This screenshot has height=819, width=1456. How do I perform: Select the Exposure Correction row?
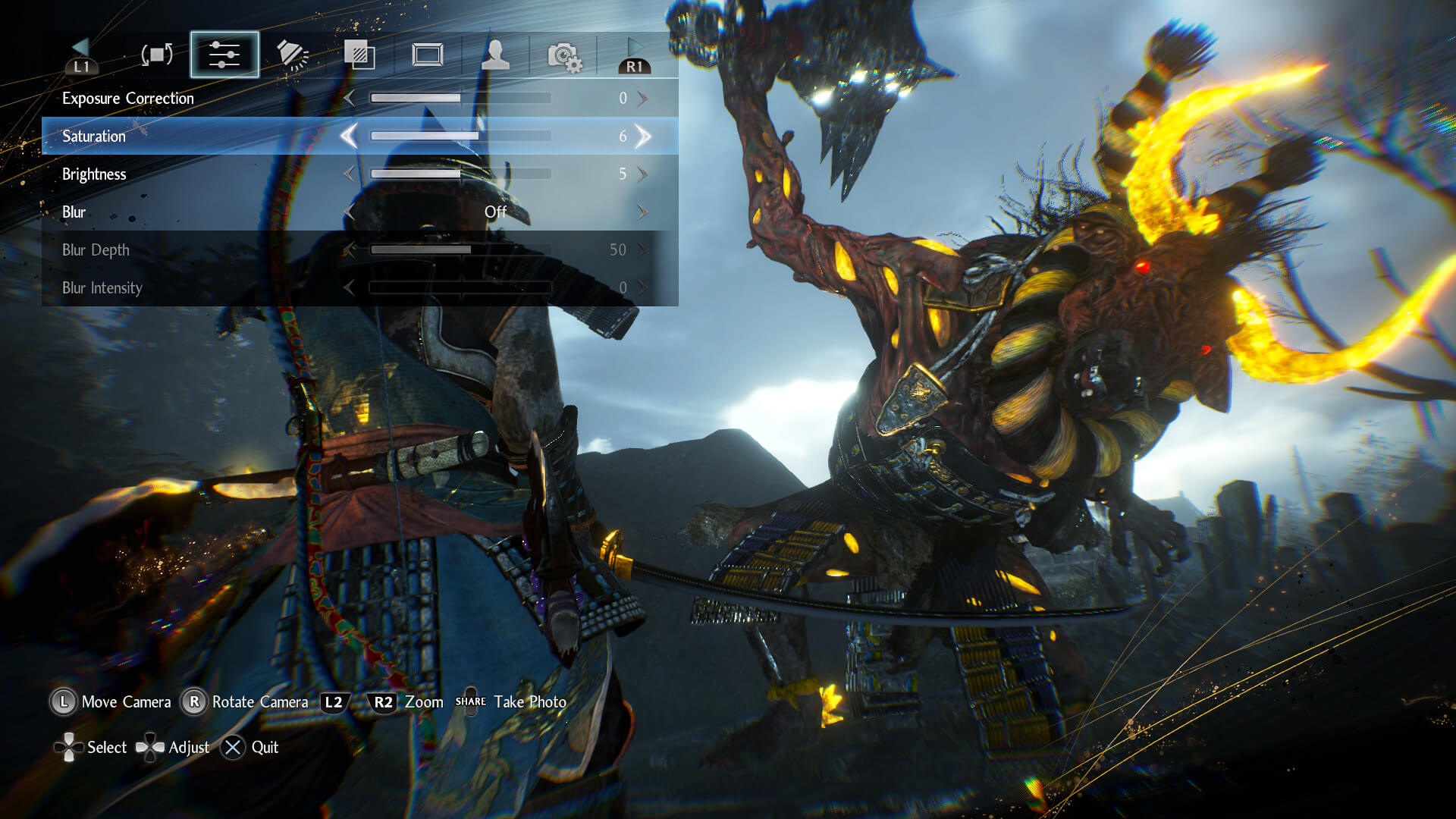click(128, 99)
